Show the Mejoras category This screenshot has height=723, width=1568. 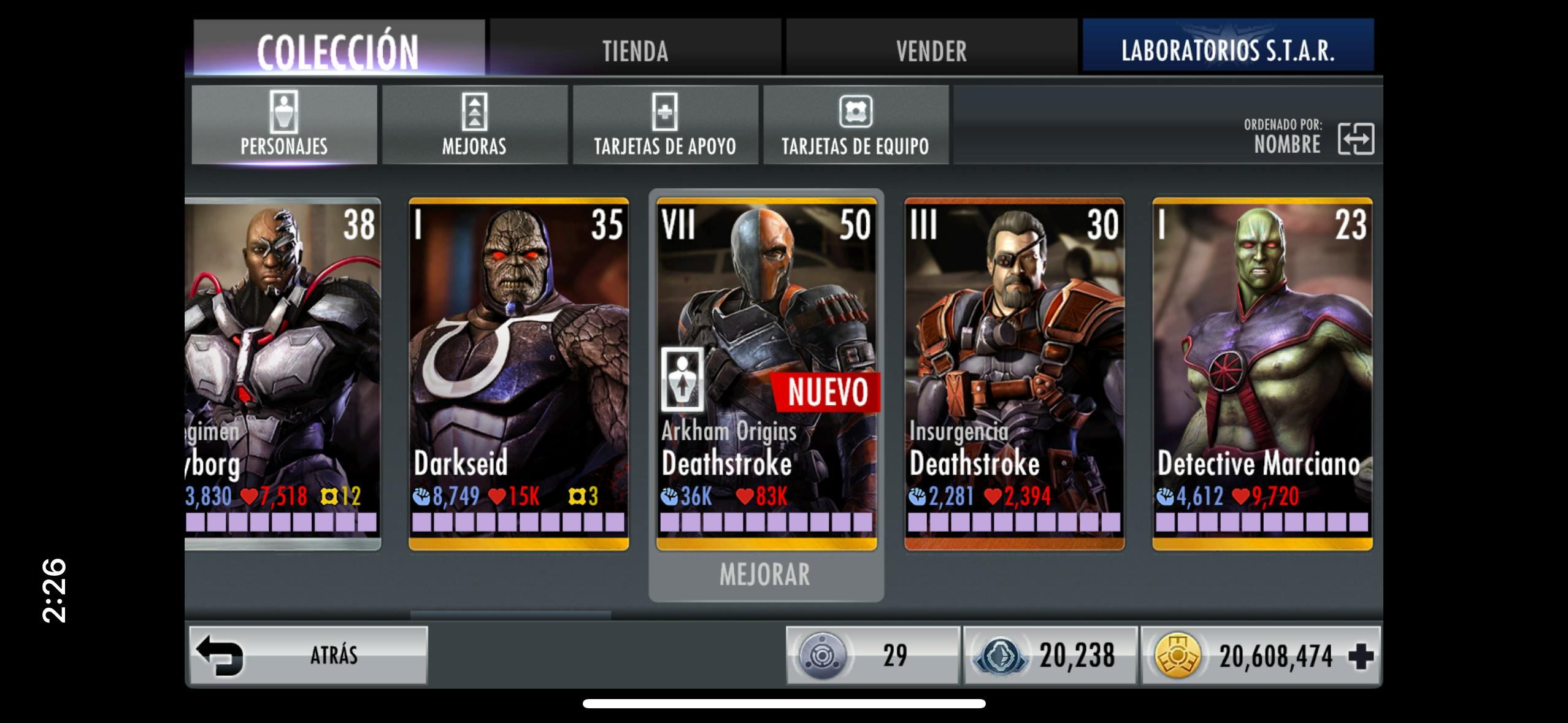474,125
